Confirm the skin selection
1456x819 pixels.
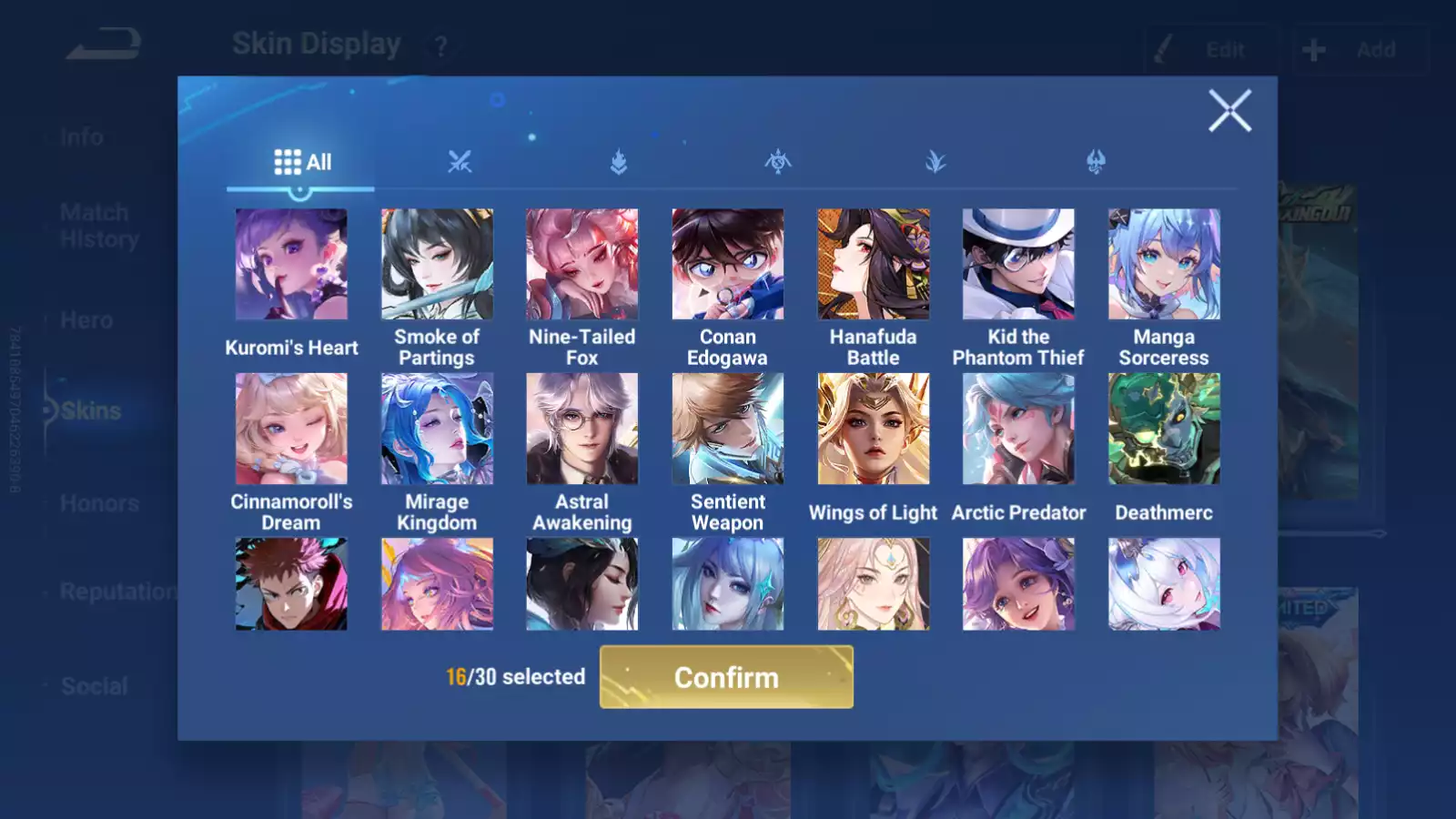(726, 677)
